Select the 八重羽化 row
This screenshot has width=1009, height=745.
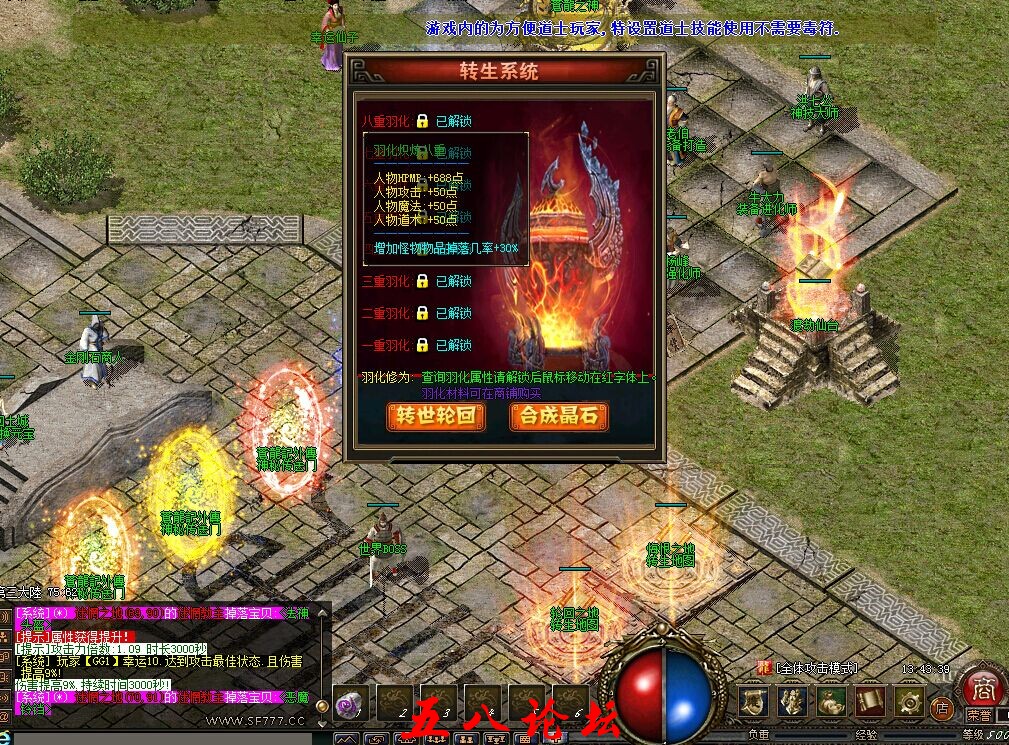click(416, 121)
